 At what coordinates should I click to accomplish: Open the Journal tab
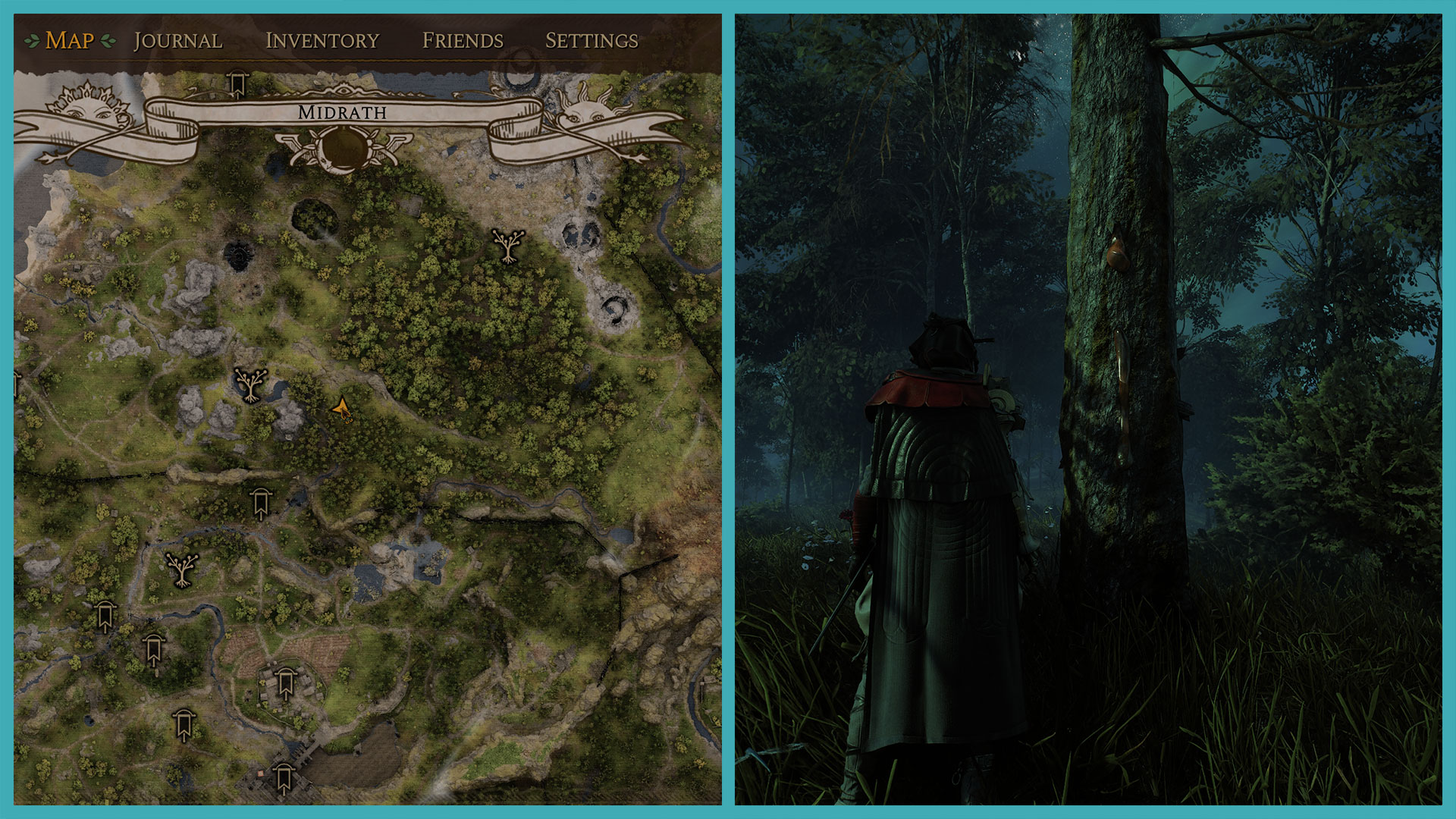[x=178, y=40]
